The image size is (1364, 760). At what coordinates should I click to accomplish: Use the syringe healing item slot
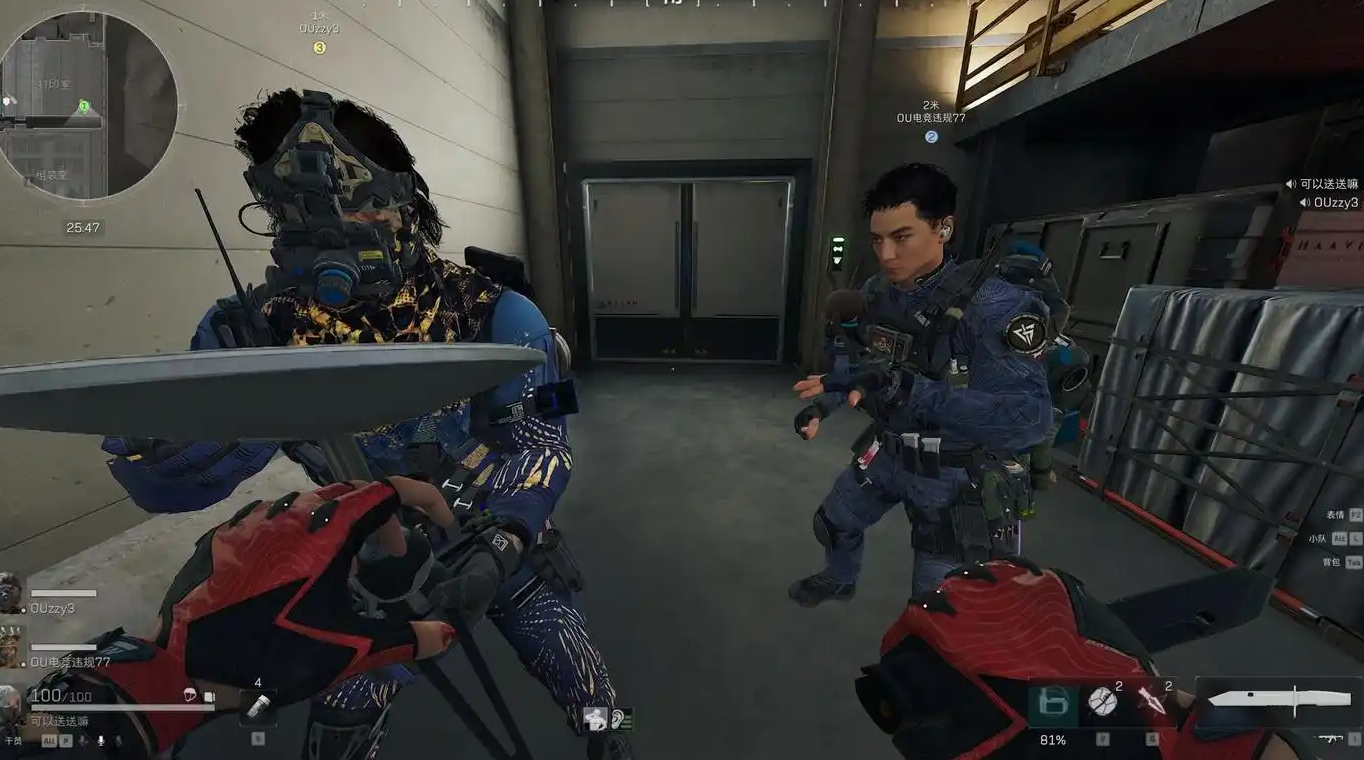(x=258, y=707)
